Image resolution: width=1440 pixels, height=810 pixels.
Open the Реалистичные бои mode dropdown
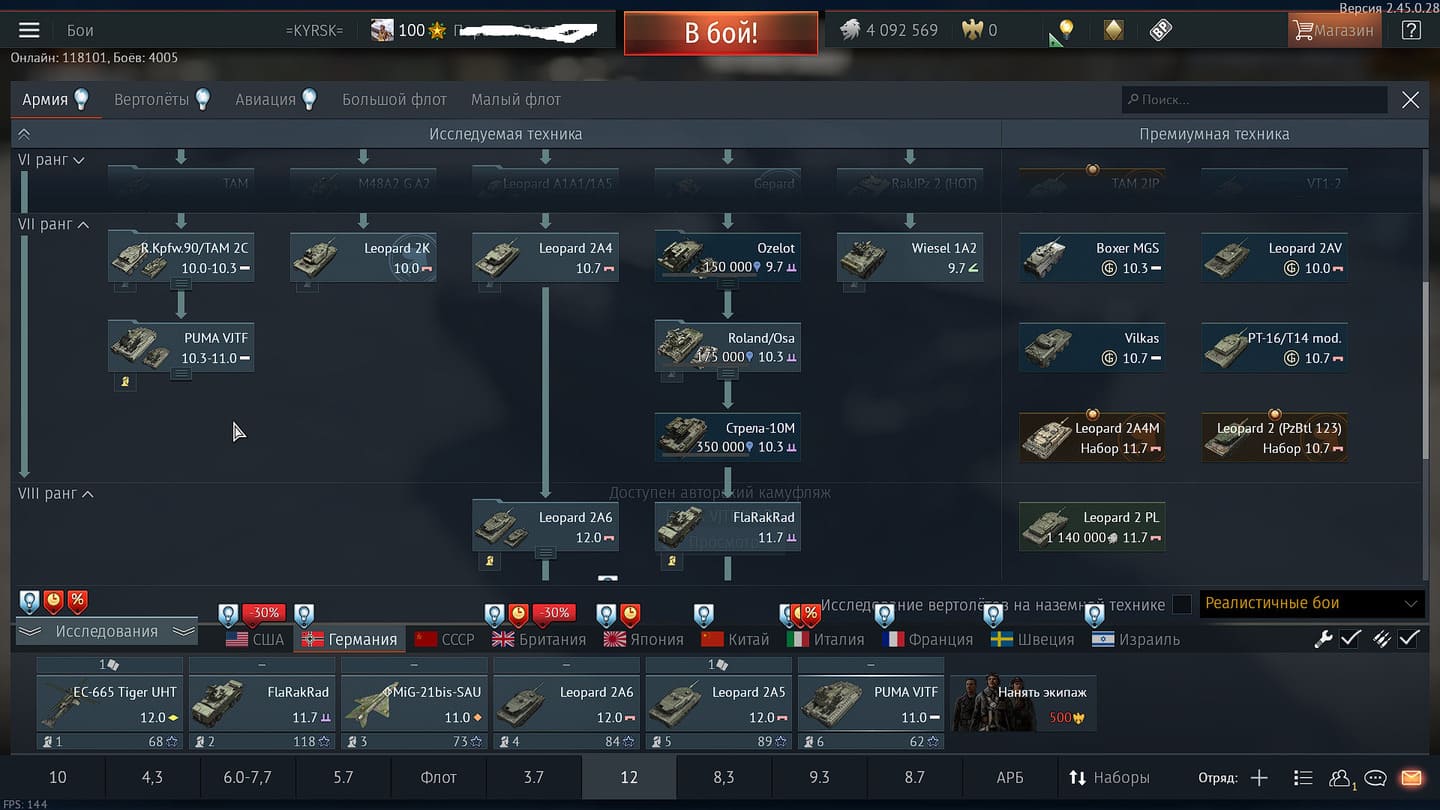(1312, 603)
